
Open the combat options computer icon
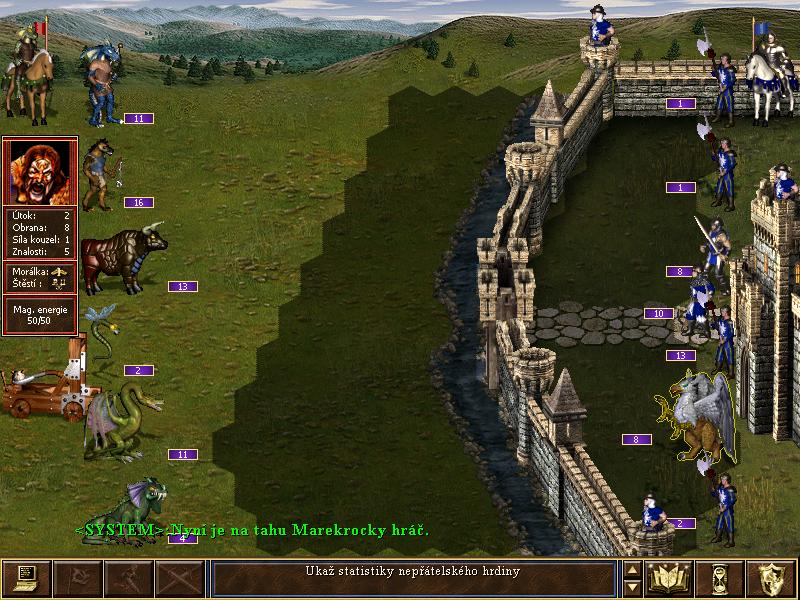26,578
